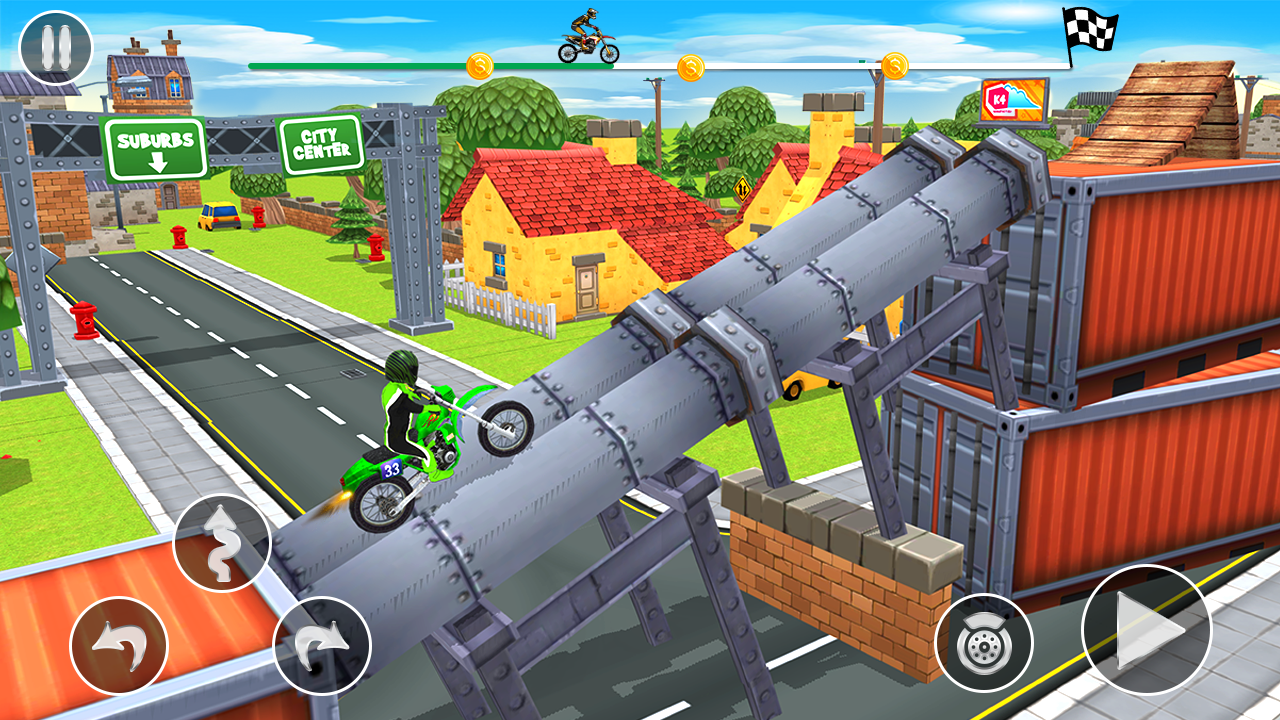This screenshot has width=1280, height=720.
Task: Lean the bike backward with left curved arrow
Action: [119, 646]
